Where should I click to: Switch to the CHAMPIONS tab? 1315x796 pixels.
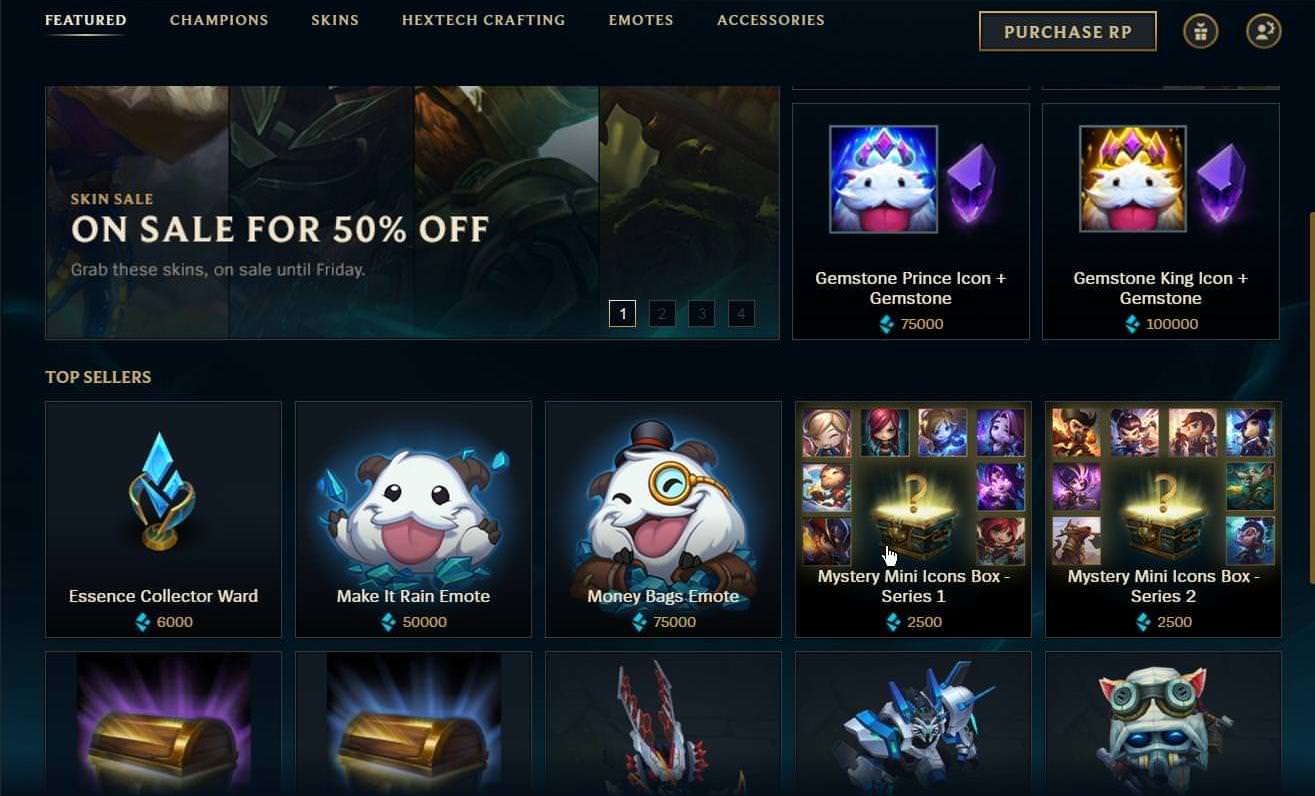[x=219, y=20]
